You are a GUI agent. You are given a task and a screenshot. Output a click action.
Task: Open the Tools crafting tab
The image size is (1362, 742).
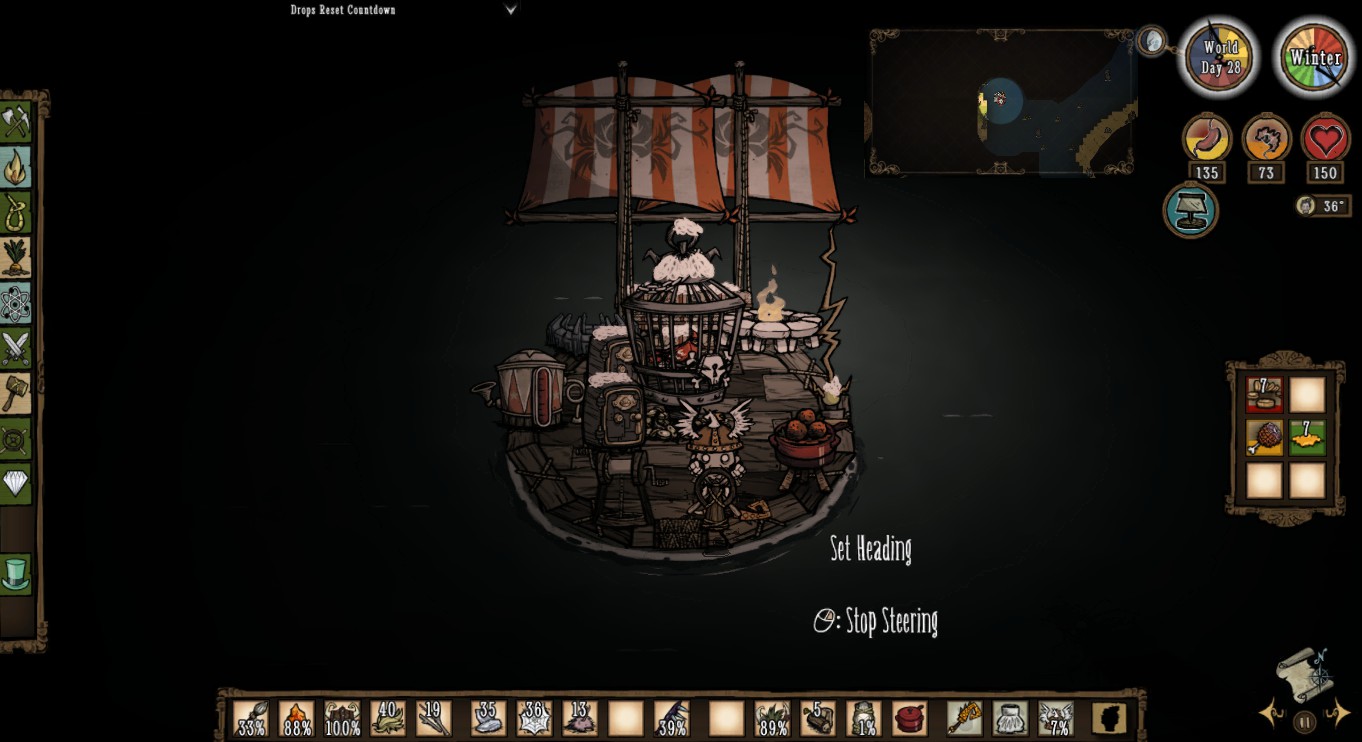(15, 123)
